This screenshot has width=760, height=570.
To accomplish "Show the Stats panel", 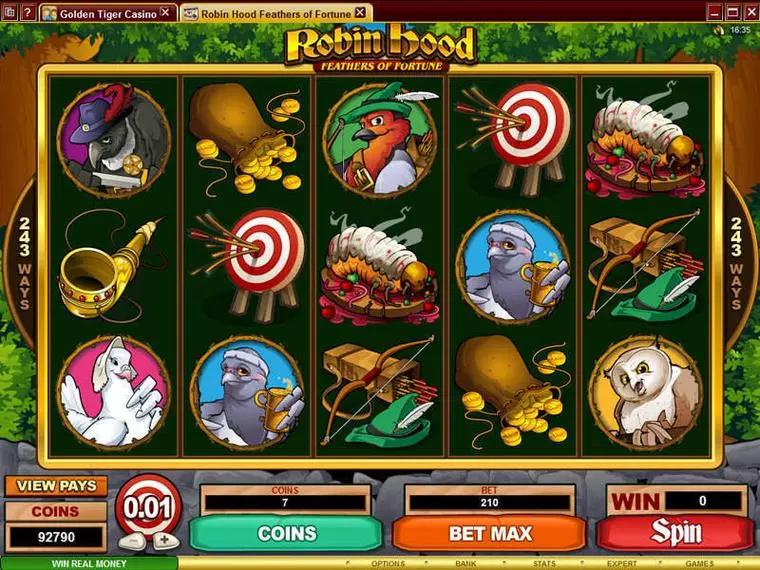I will [x=544, y=564].
